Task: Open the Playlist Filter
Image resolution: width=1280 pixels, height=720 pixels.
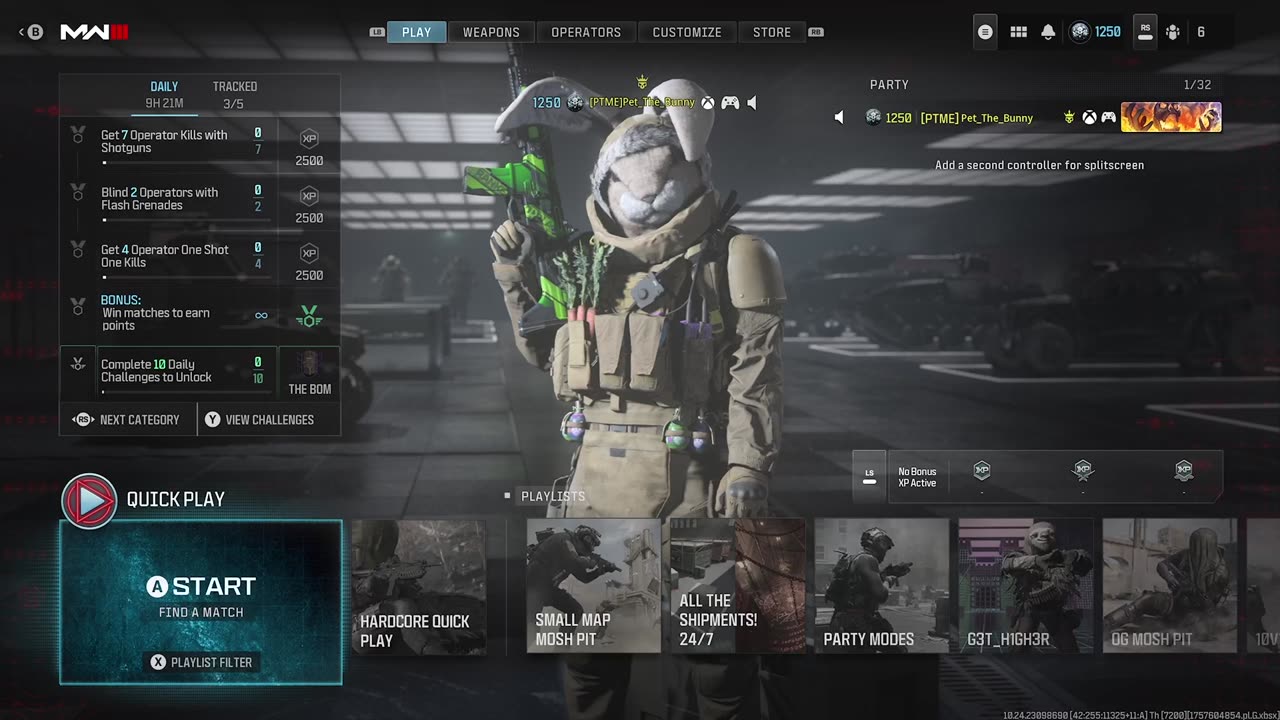Action: [x=201, y=662]
